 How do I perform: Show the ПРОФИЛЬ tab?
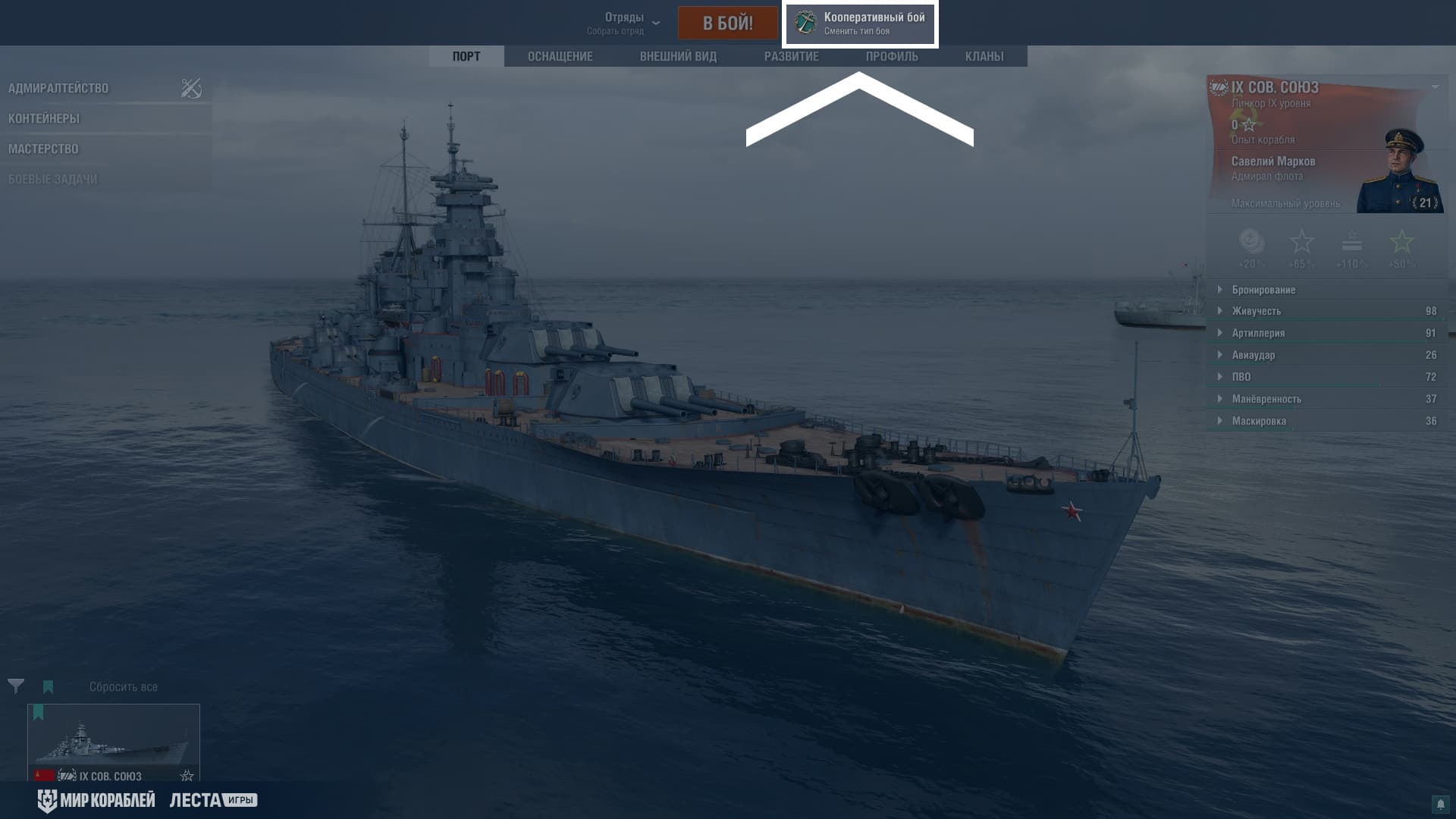click(x=892, y=56)
